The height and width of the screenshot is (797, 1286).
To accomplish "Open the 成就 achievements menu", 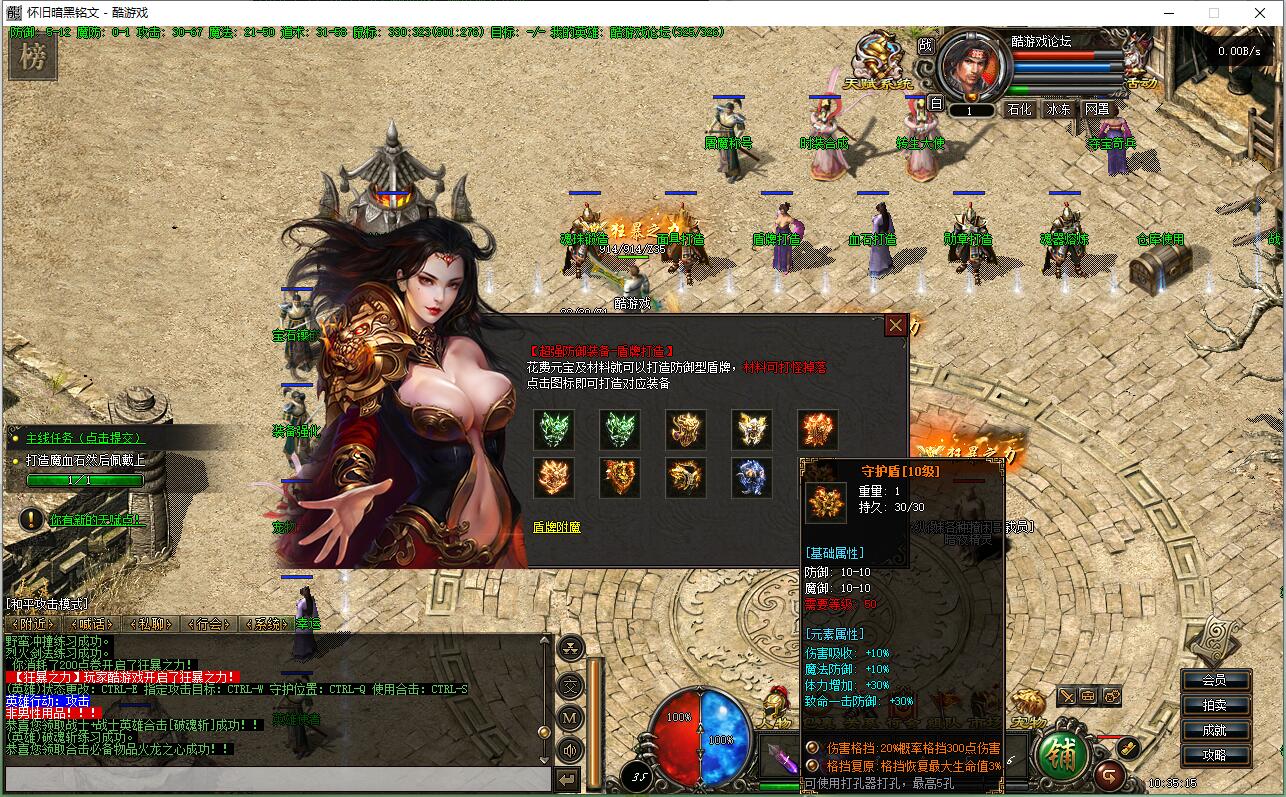I will [x=1214, y=730].
